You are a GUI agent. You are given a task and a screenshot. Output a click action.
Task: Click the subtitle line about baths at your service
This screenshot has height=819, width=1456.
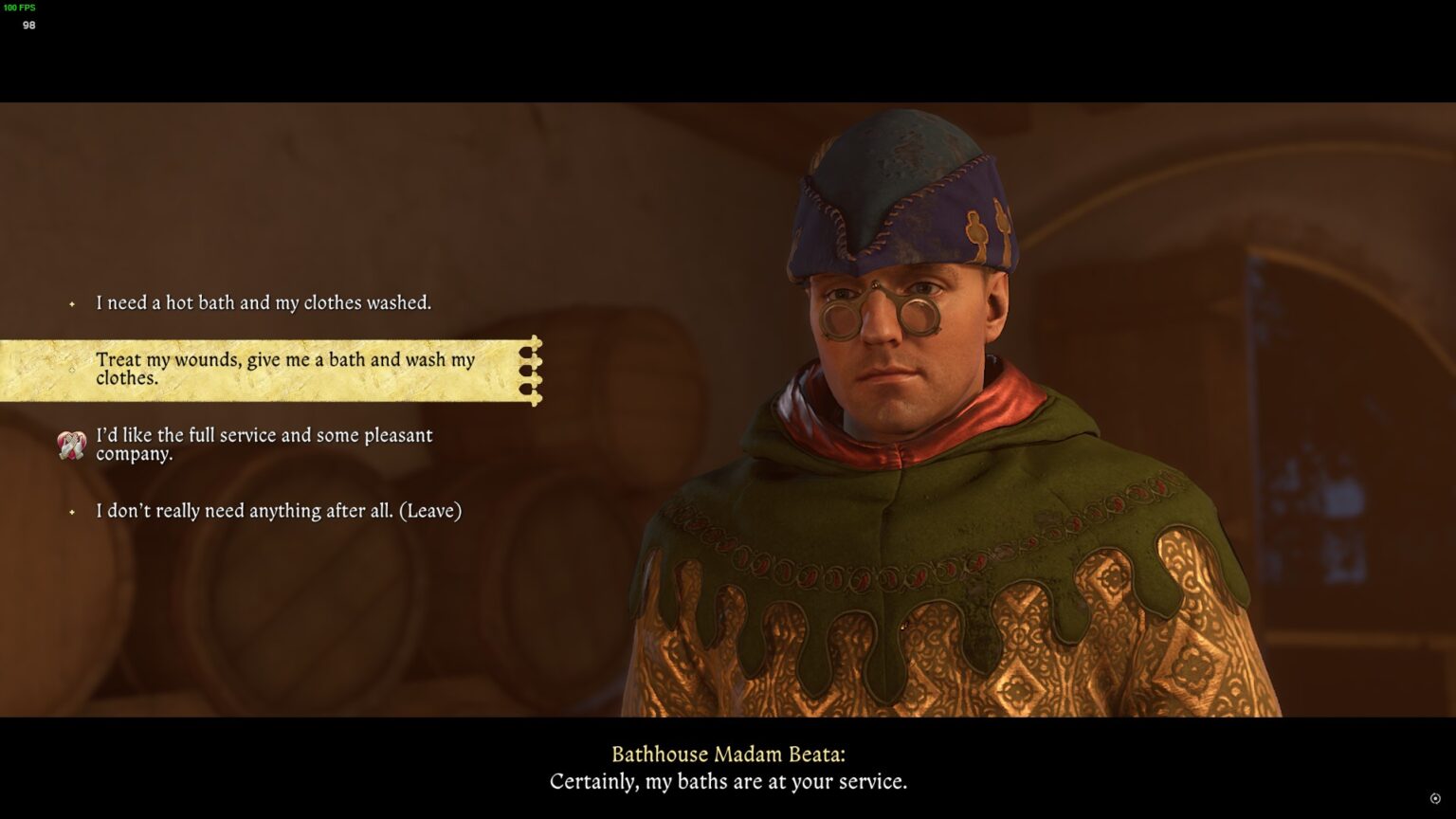coord(728,783)
